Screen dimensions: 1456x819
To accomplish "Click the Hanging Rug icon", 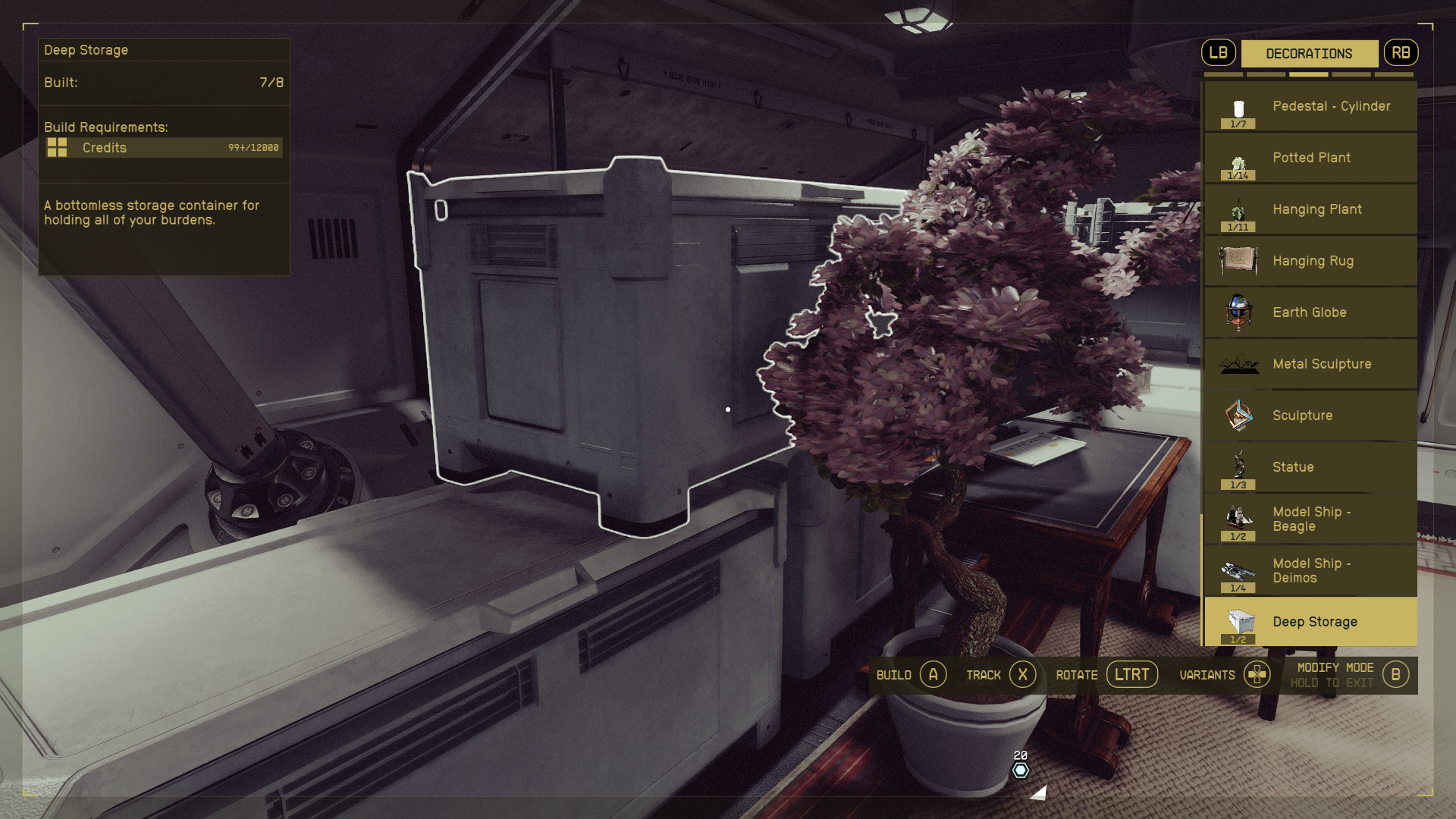I will (1239, 261).
